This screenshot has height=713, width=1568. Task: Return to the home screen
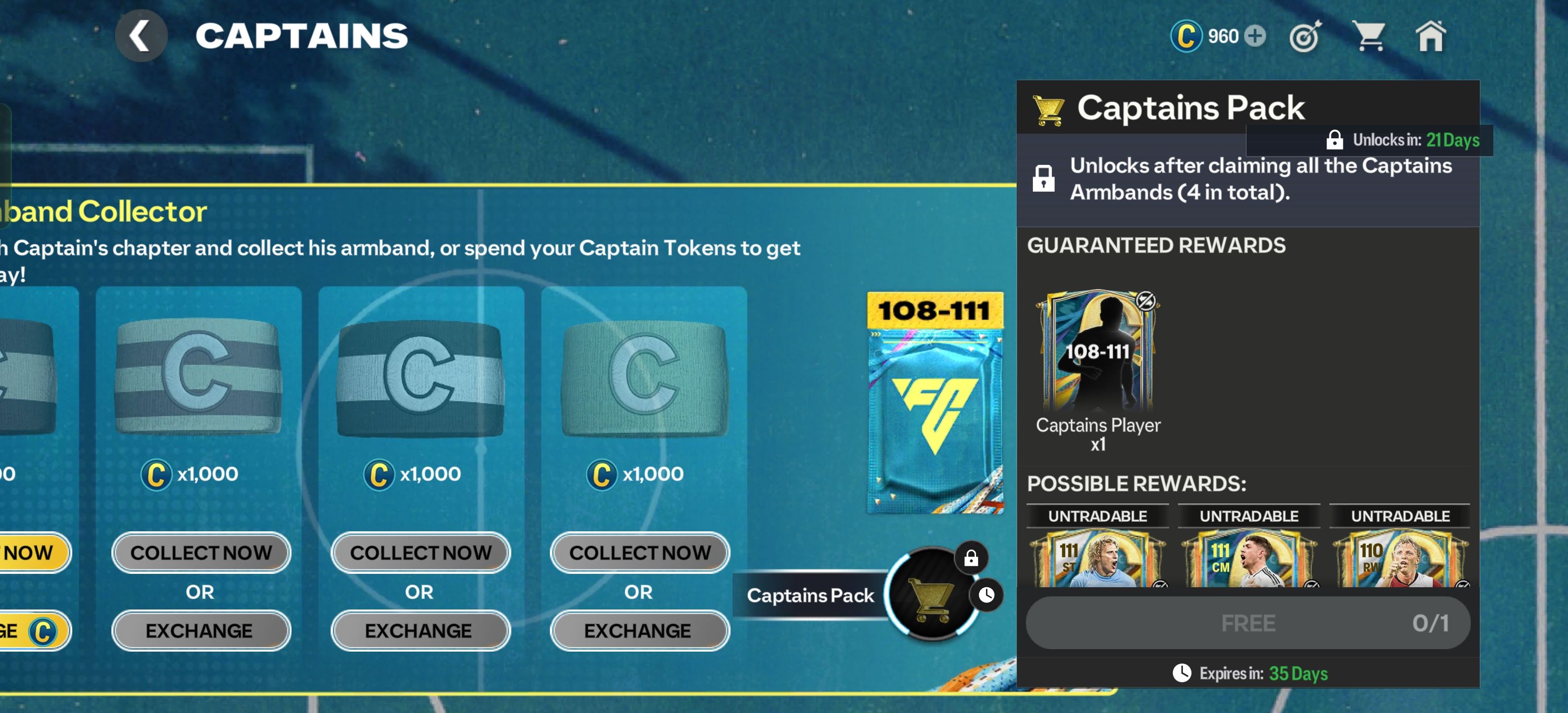click(1430, 37)
